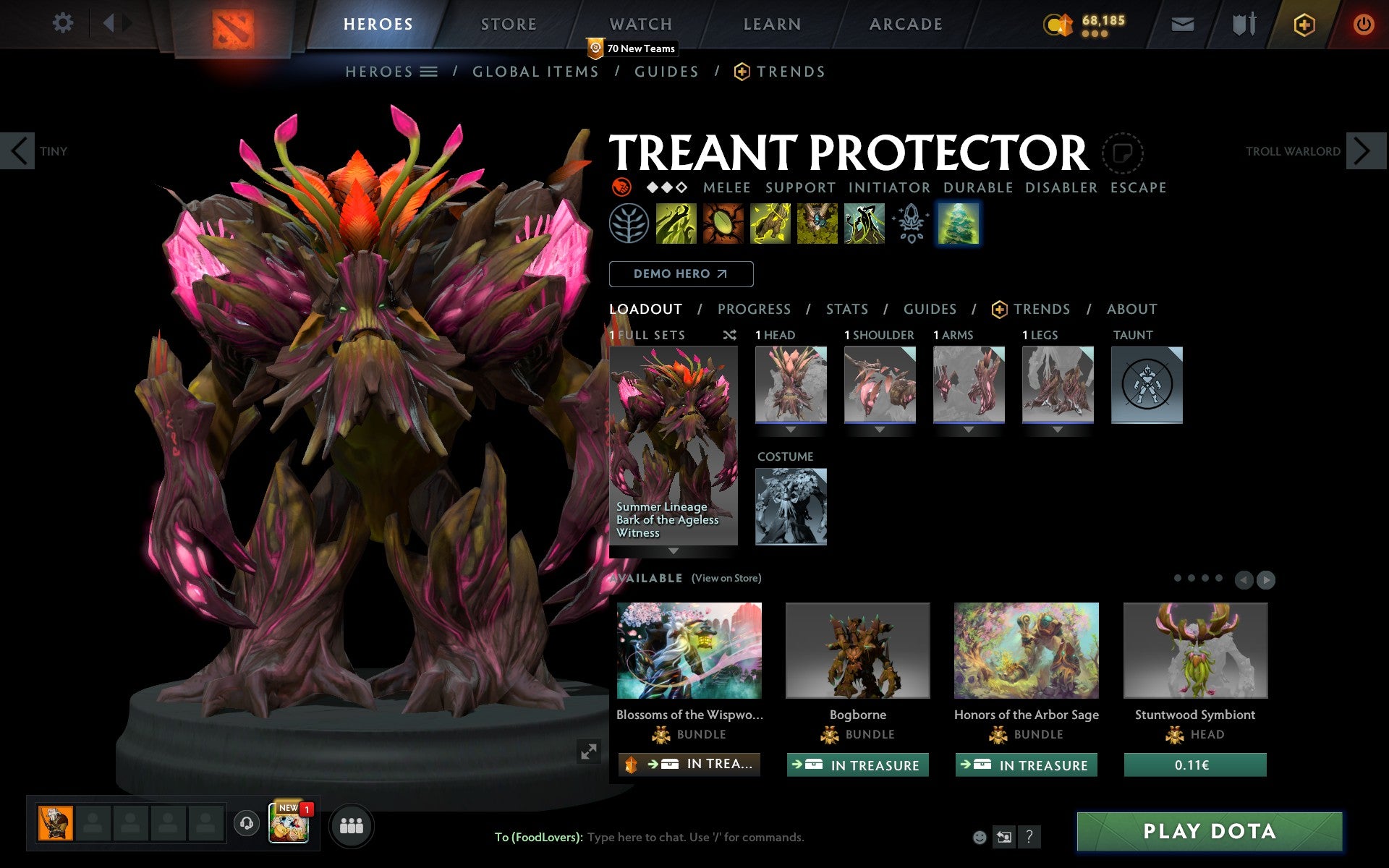Viewport: 1389px width, 868px height.
Task: Click the shuffle icon next to Full Sets
Action: pos(729,335)
